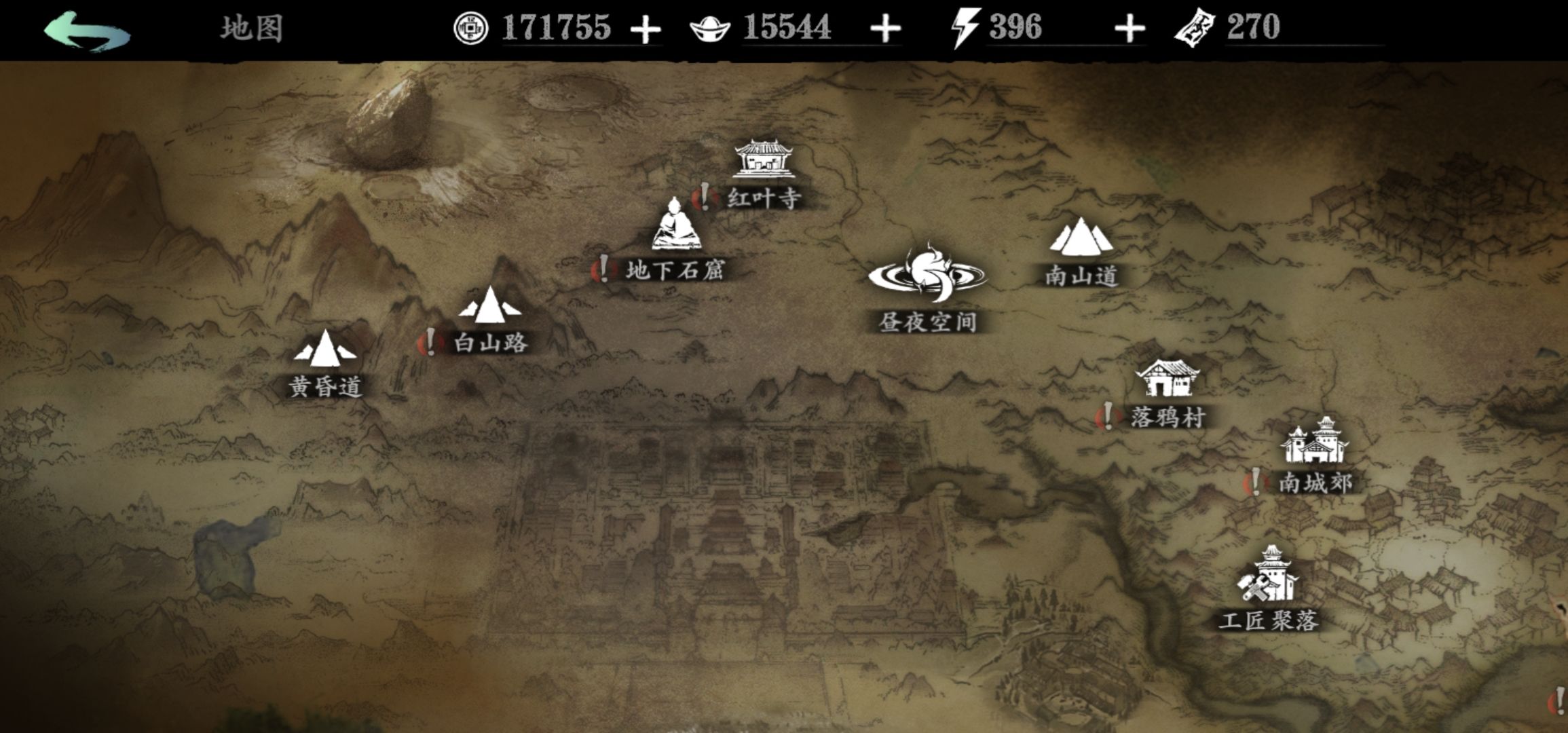
Task: Go back using the arrow button
Action: (x=87, y=31)
